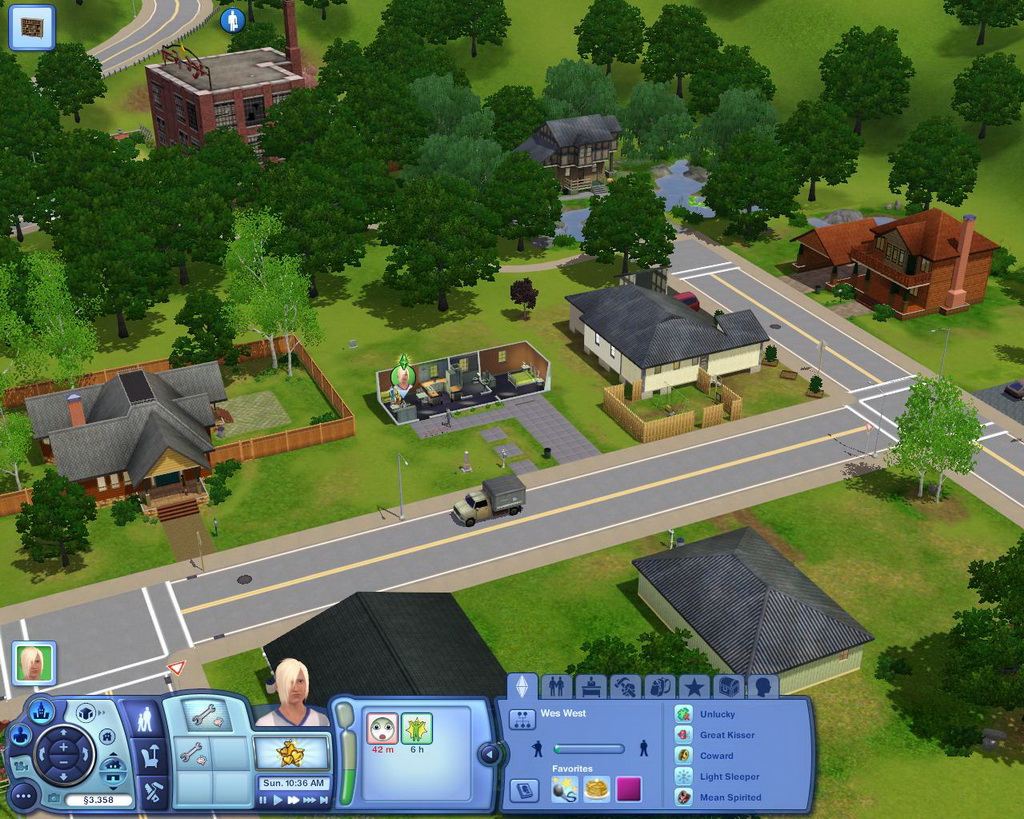Open the lifetime wish hearts panel
Image resolution: width=1024 pixels, height=819 pixels.
[292, 751]
